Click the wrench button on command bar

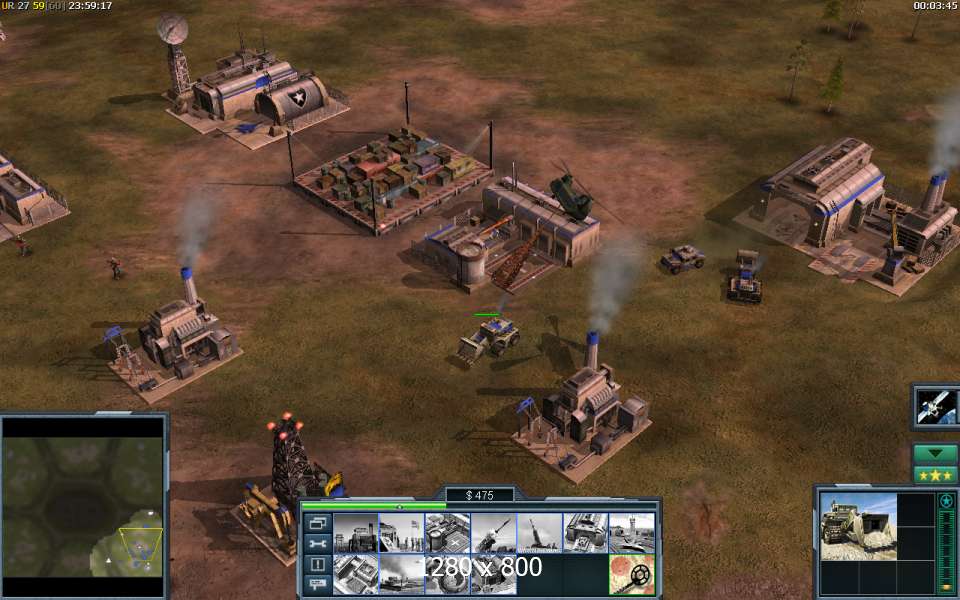[x=318, y=544]
